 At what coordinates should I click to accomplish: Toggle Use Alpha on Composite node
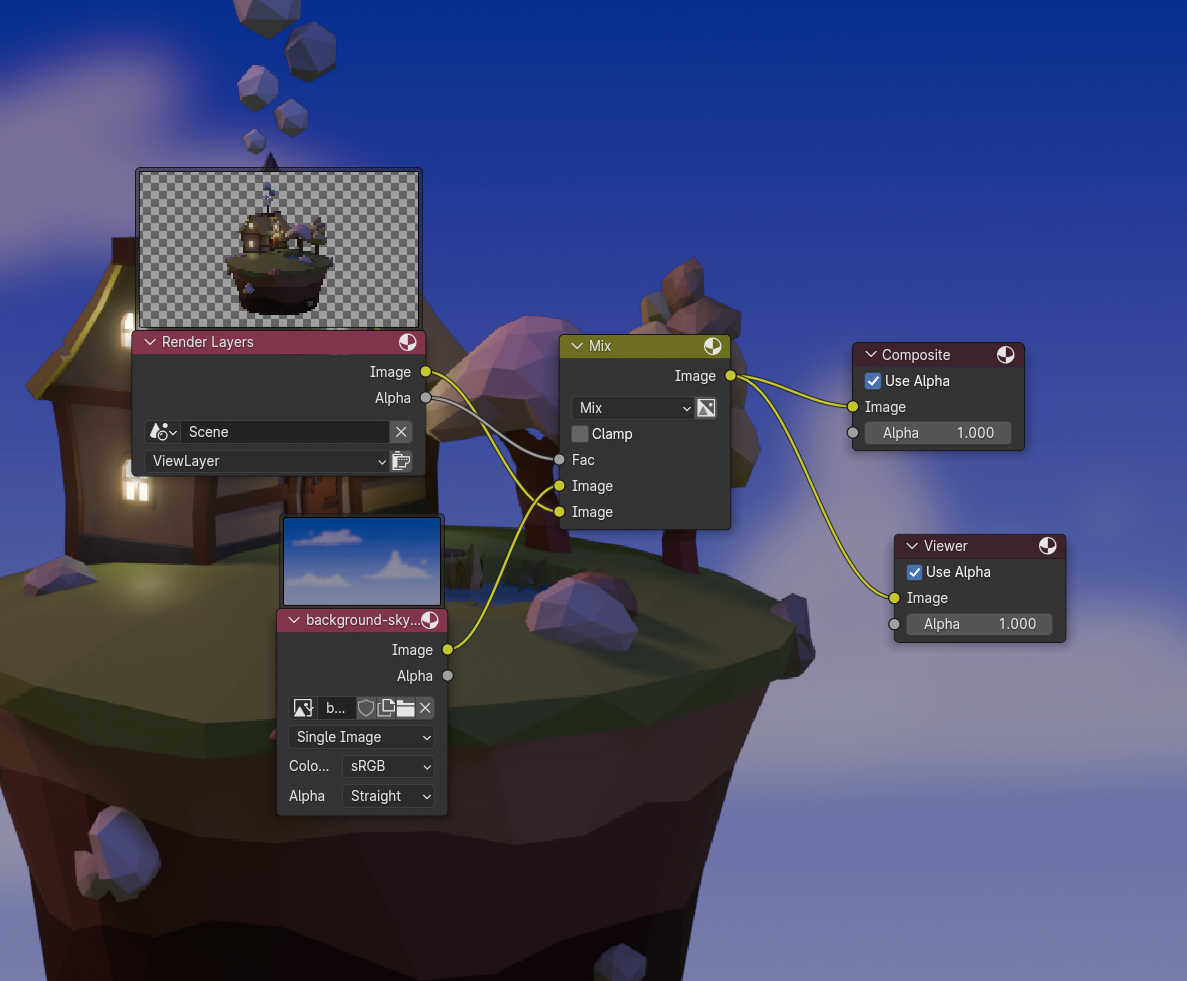873,381
